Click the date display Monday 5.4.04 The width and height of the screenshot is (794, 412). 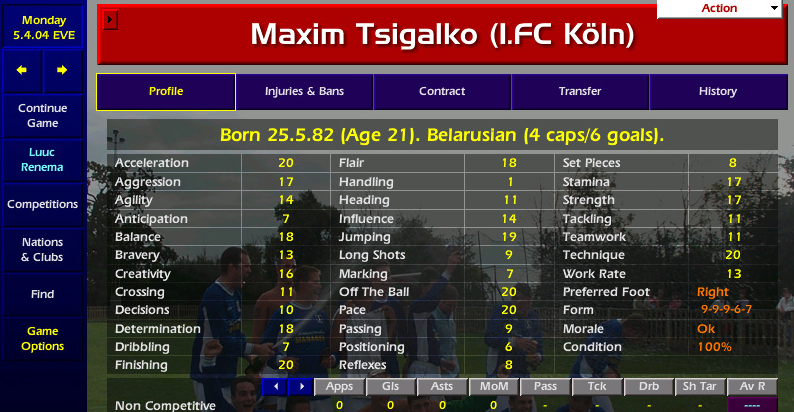[42, 27]
